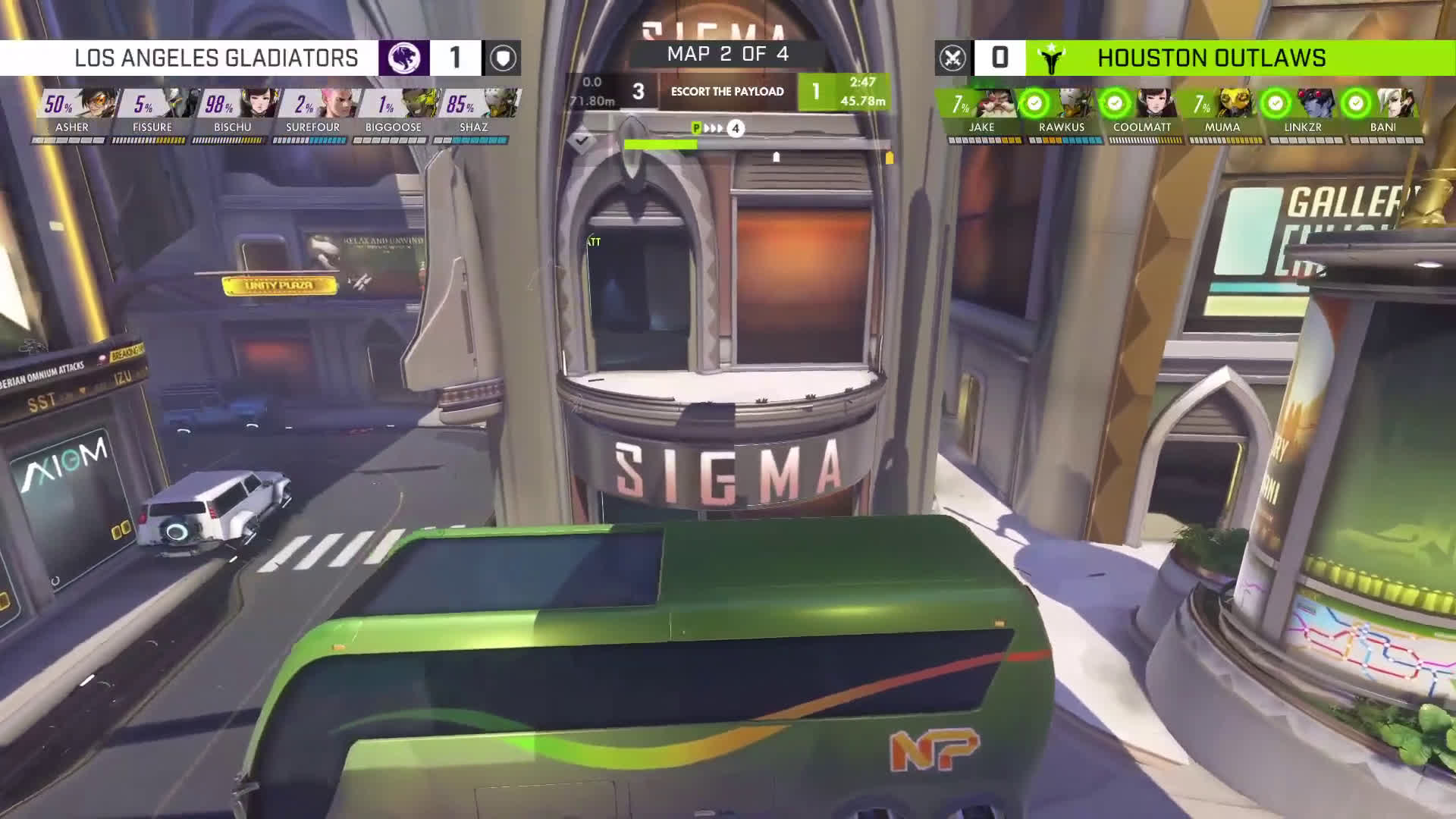This screenshot has width=1456, height=819.
Task: Select Jake's player card
Action: (981, 115)
